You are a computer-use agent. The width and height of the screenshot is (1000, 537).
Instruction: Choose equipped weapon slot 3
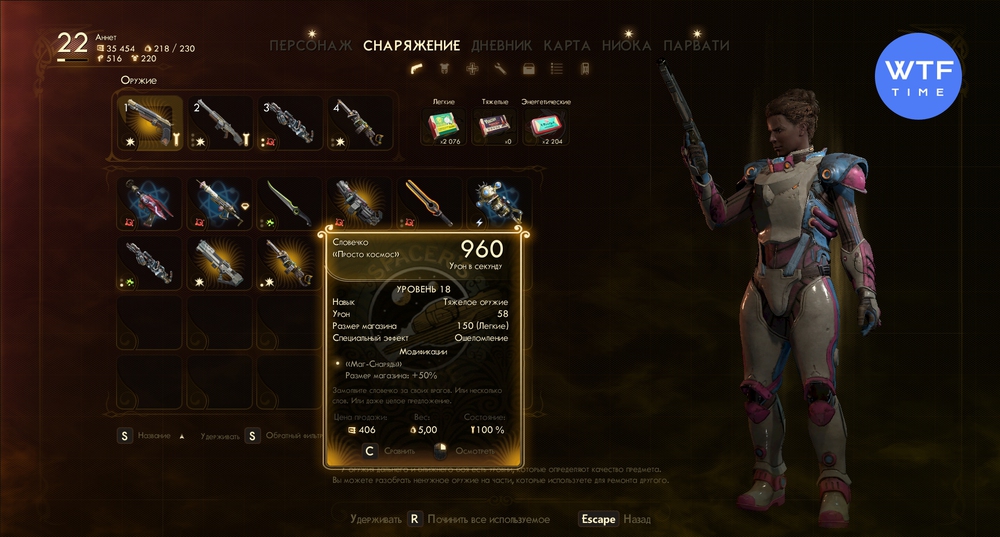click(290, 124)
